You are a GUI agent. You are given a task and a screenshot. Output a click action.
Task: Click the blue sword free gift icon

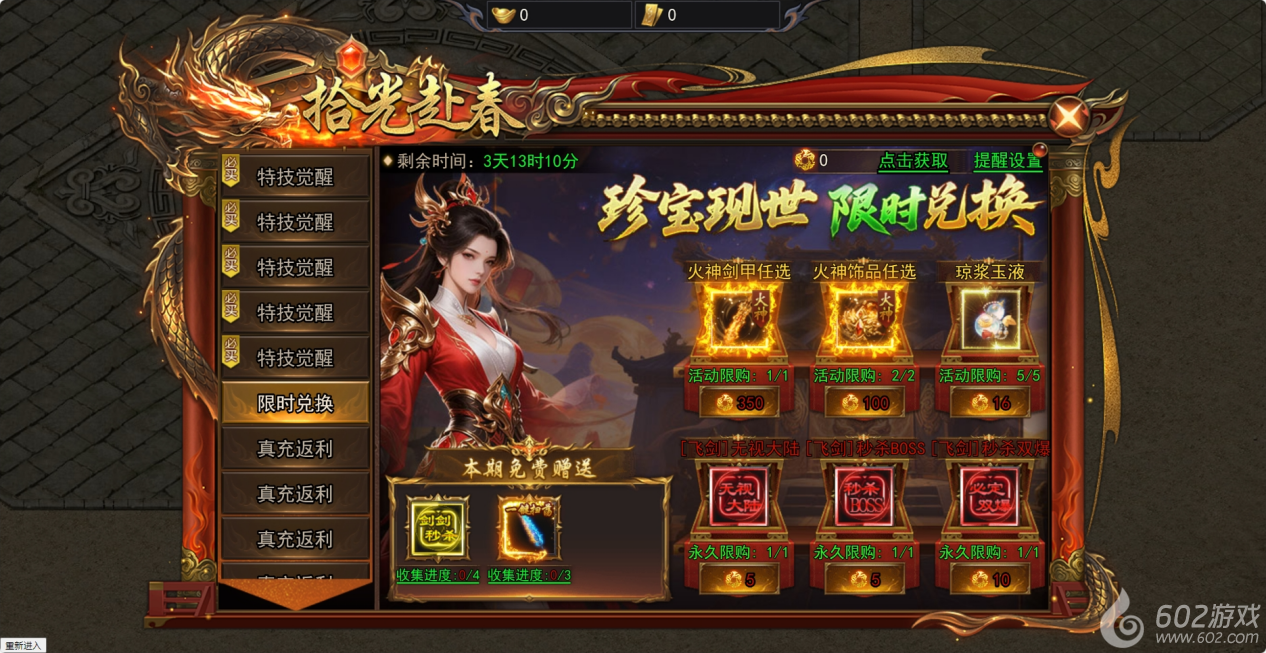coord(528,527)
